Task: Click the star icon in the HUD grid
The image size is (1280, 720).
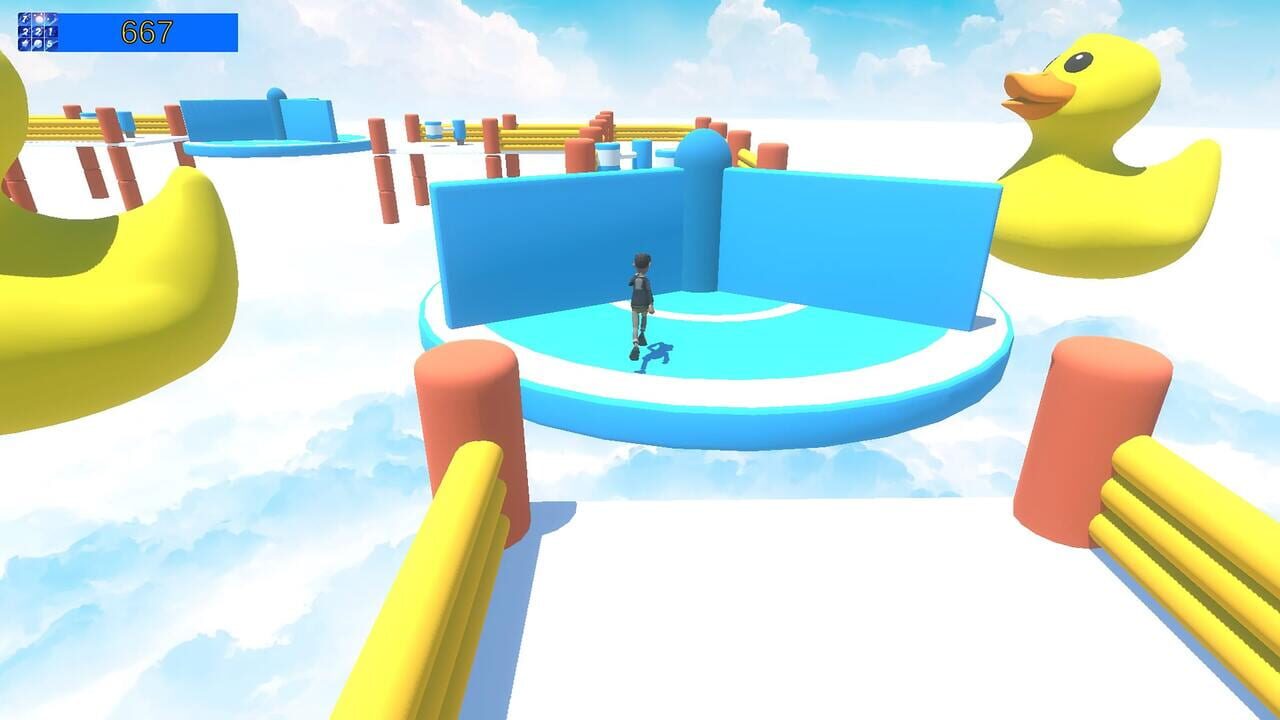Action: [24, 44]
